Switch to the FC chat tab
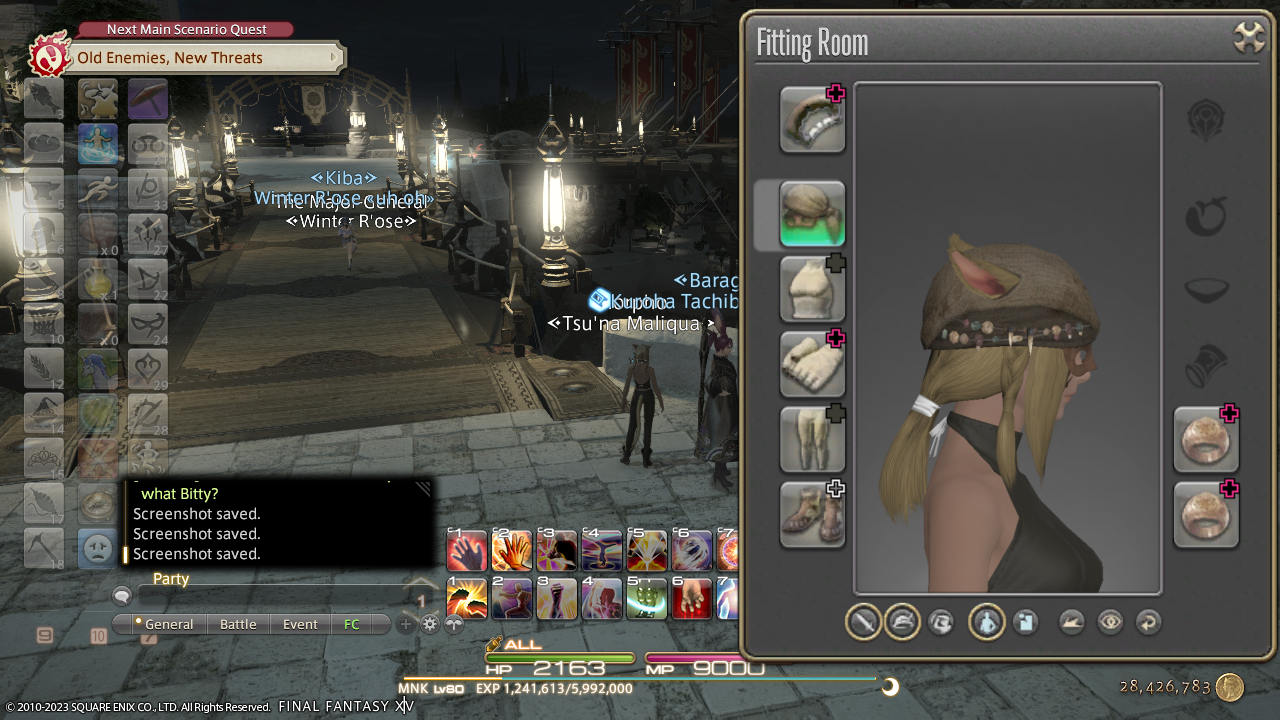Viewport: 1280px width, 720px height. pos(352,624)
